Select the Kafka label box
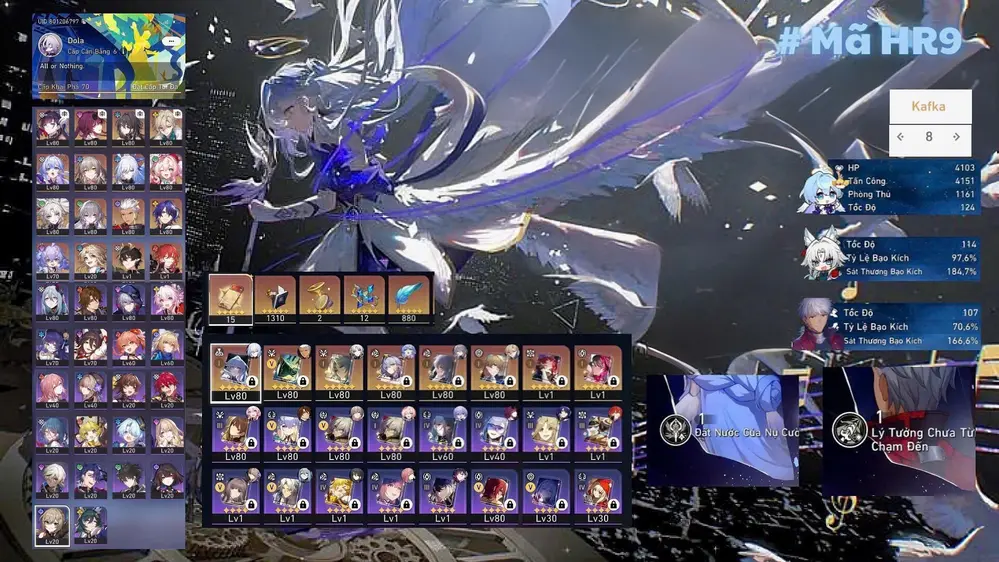 click(x=929, y=106)
